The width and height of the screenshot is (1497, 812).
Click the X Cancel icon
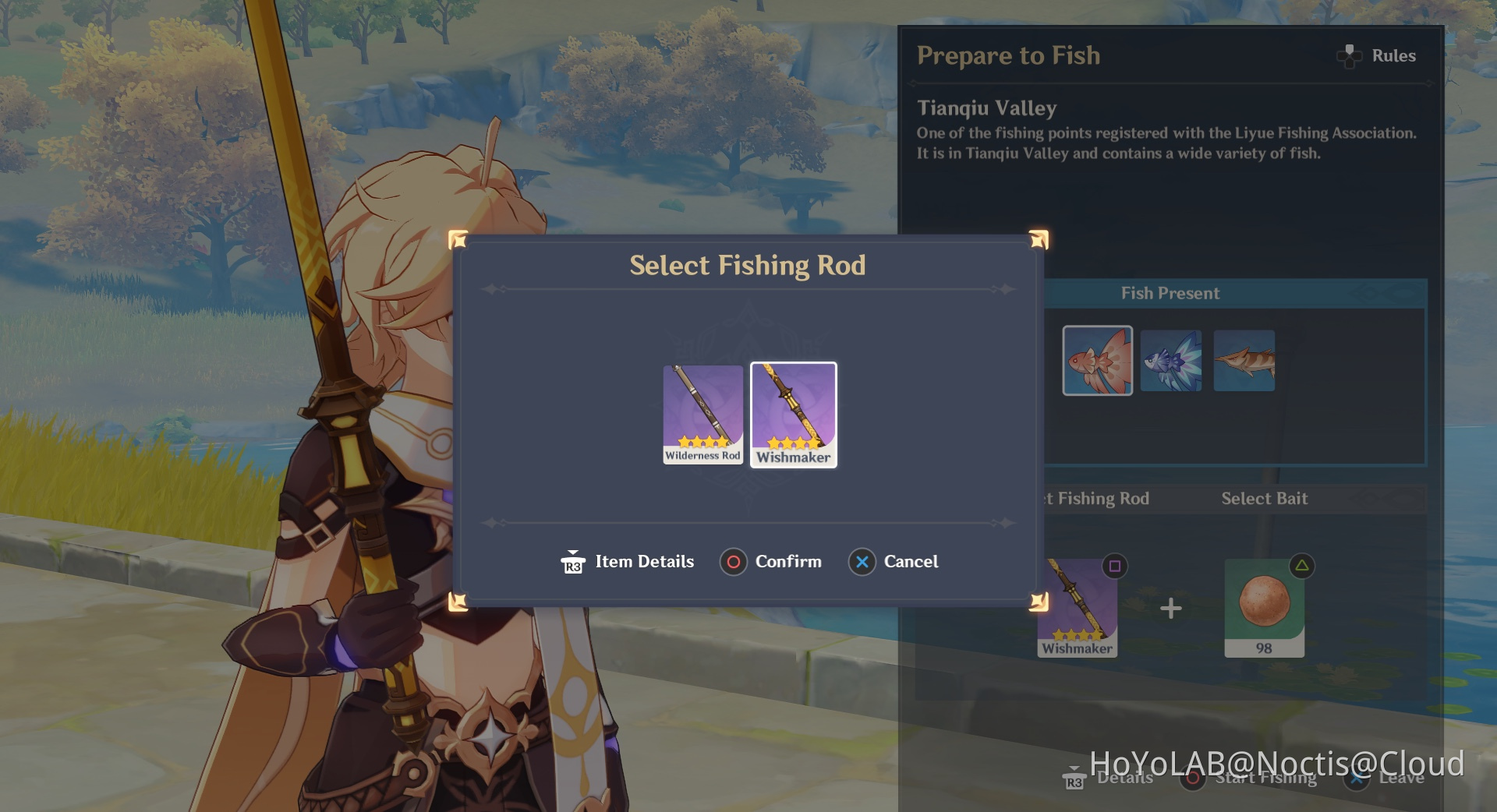(861, 561)
